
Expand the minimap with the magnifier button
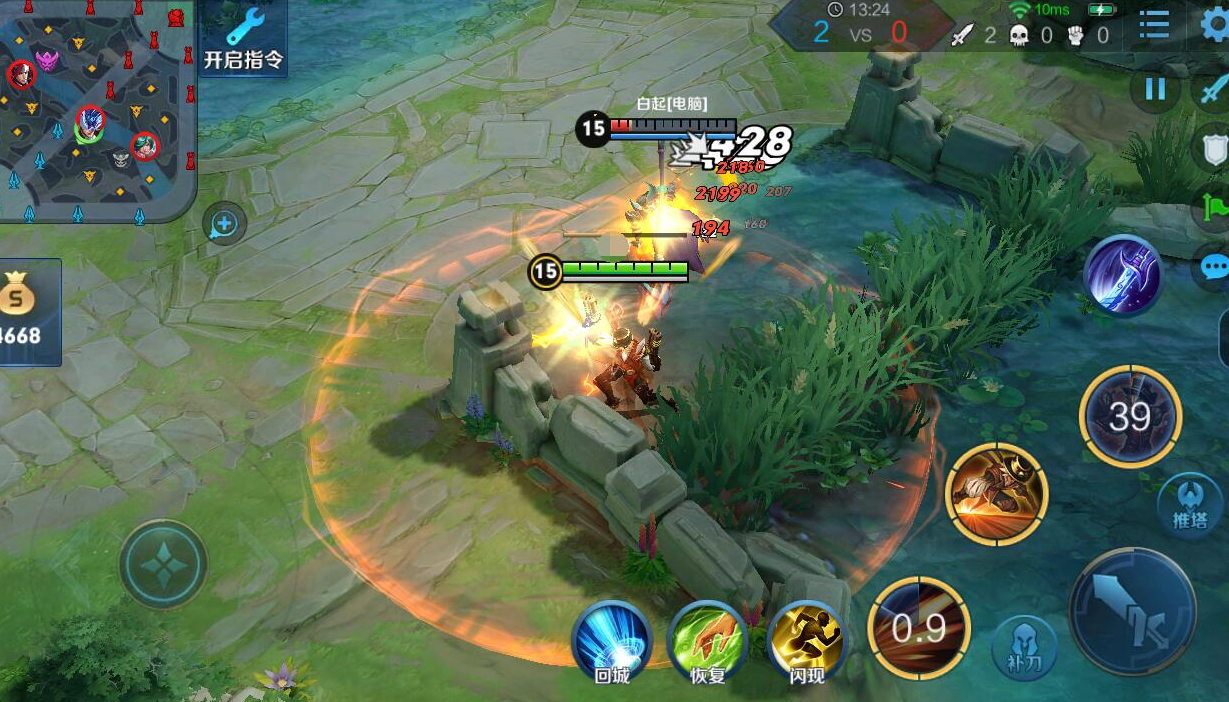pos(223,224)
